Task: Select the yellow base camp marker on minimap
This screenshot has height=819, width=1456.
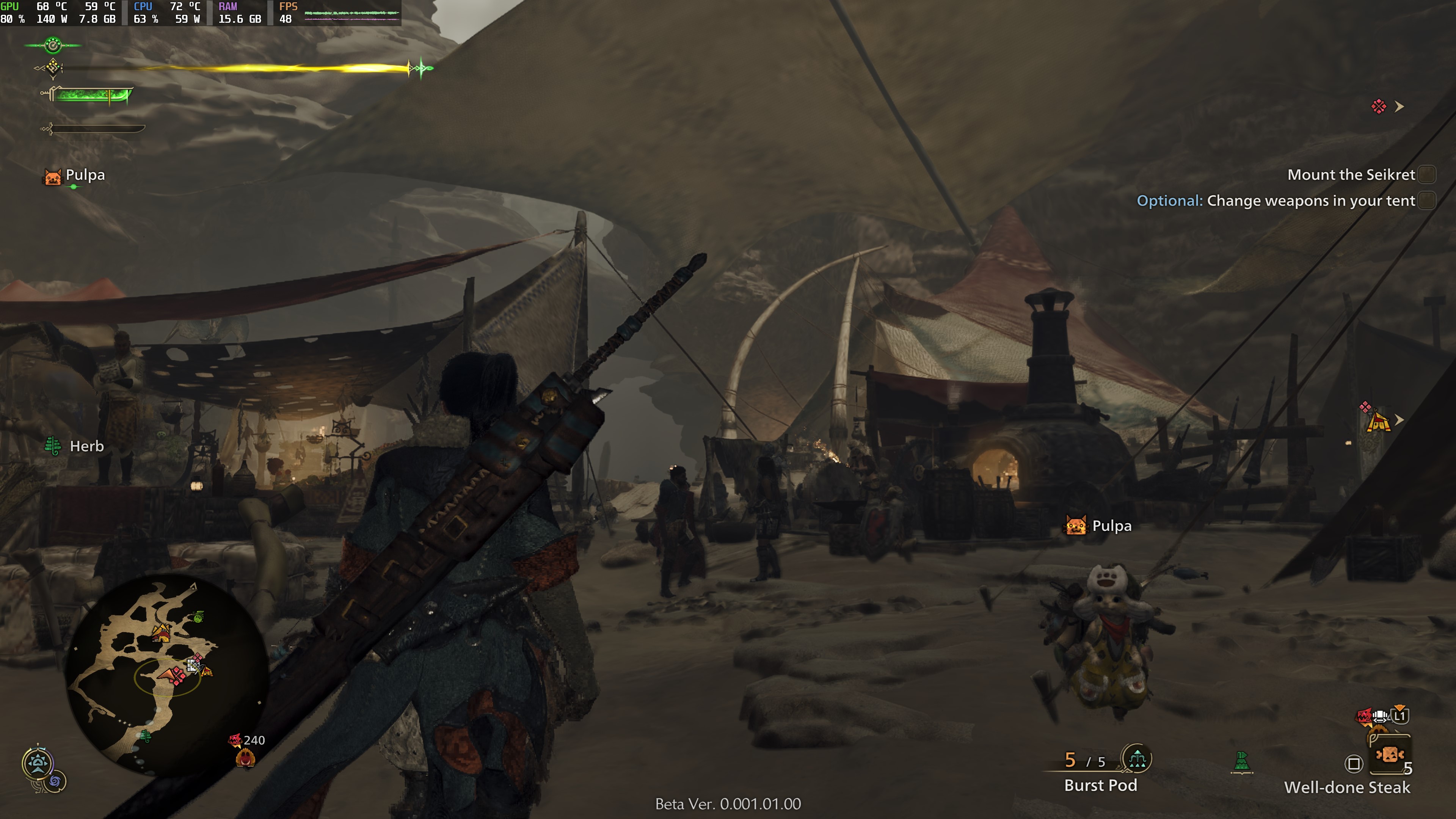Action: pyautogui.click(x=162, y=632)
